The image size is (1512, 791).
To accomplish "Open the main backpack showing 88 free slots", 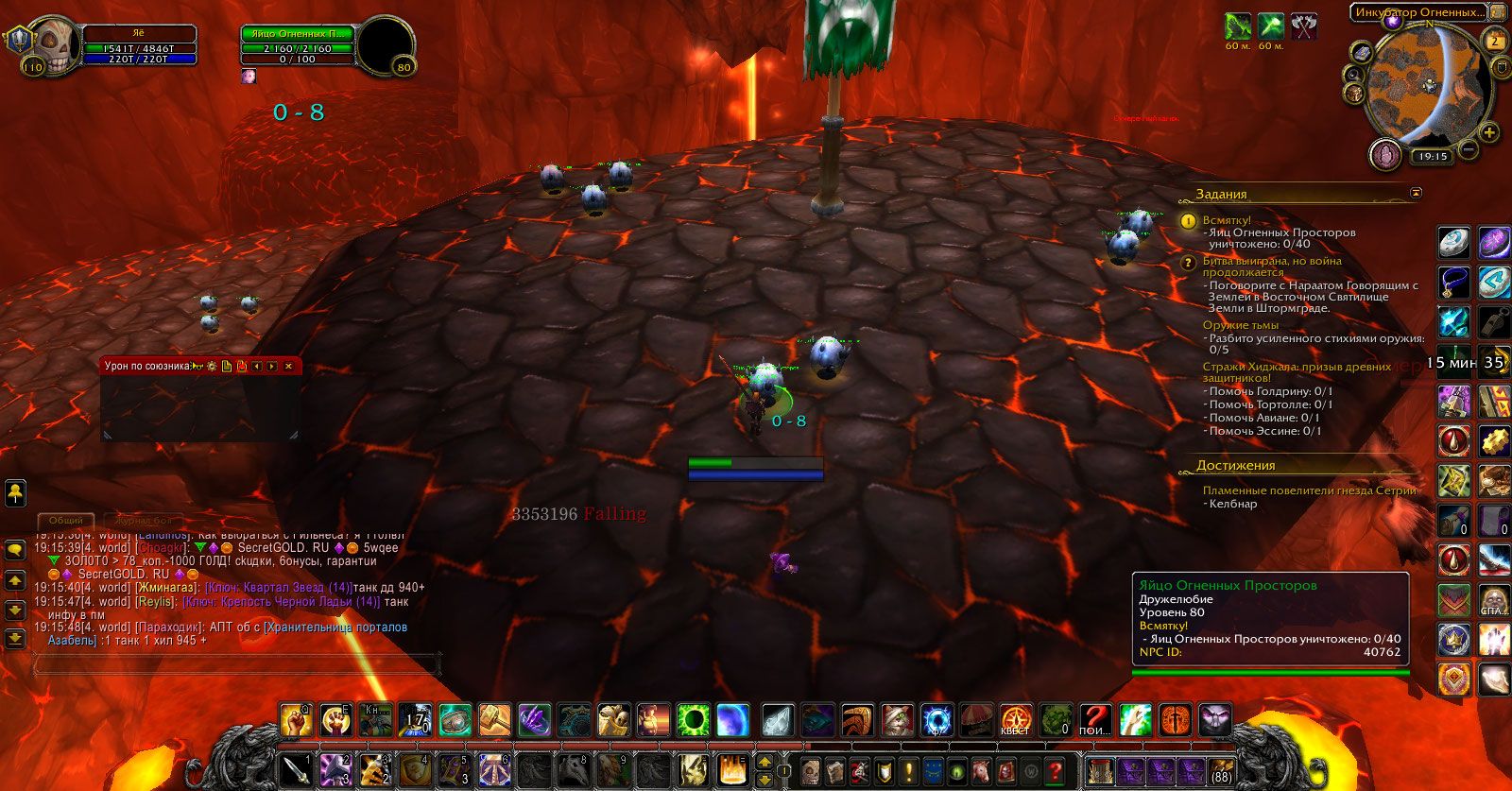I will [1222, 771].
